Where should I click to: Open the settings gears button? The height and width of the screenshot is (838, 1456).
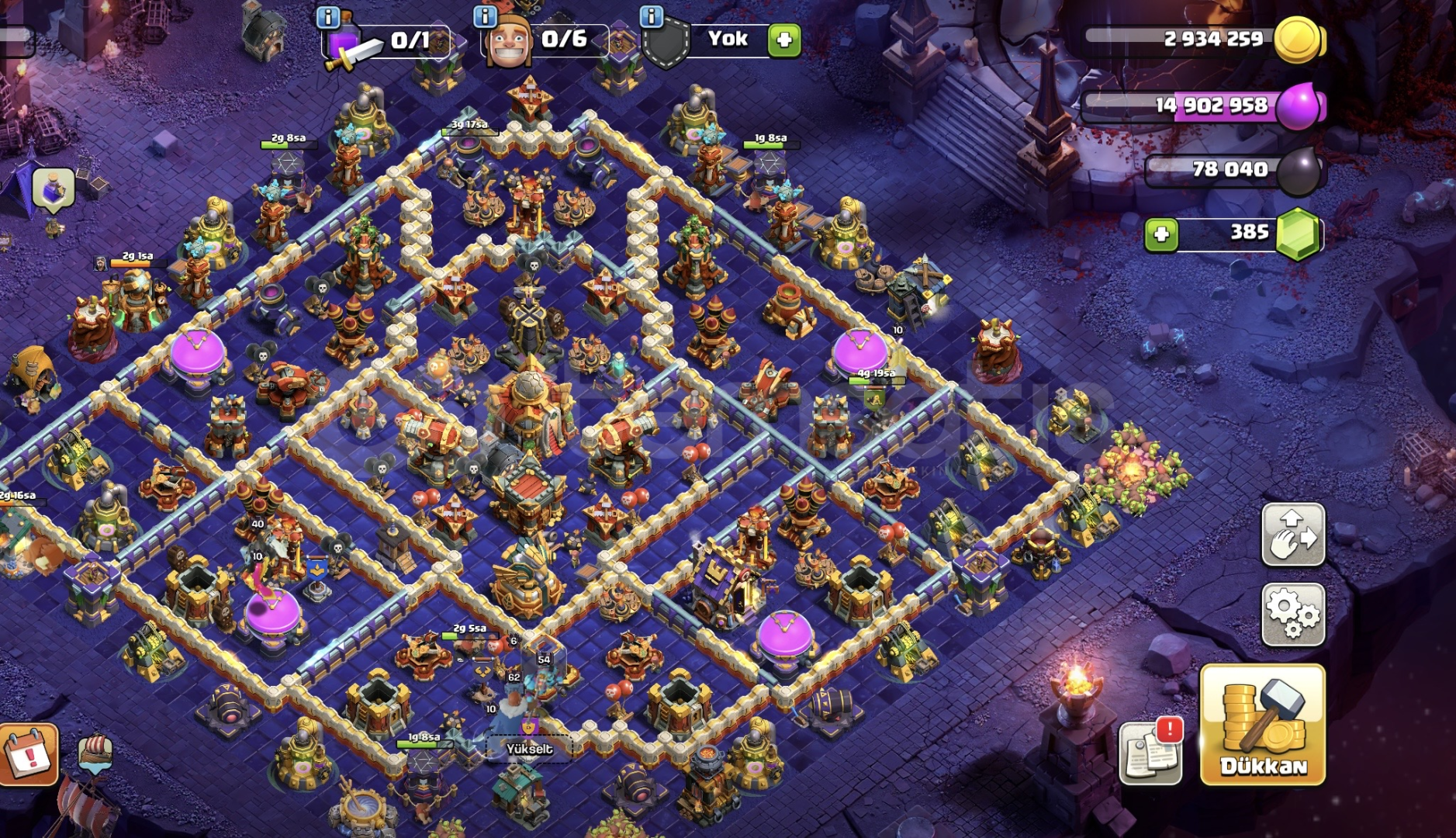(1293, 615)
